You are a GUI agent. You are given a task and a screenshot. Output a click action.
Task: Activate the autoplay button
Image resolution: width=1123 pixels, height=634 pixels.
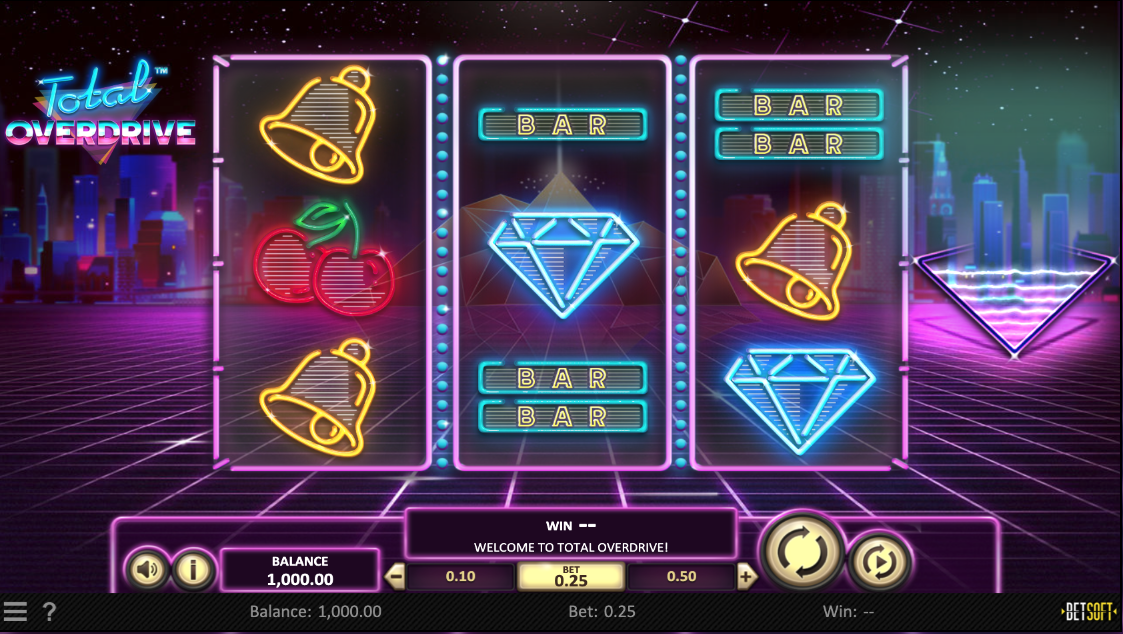[879, 563]
